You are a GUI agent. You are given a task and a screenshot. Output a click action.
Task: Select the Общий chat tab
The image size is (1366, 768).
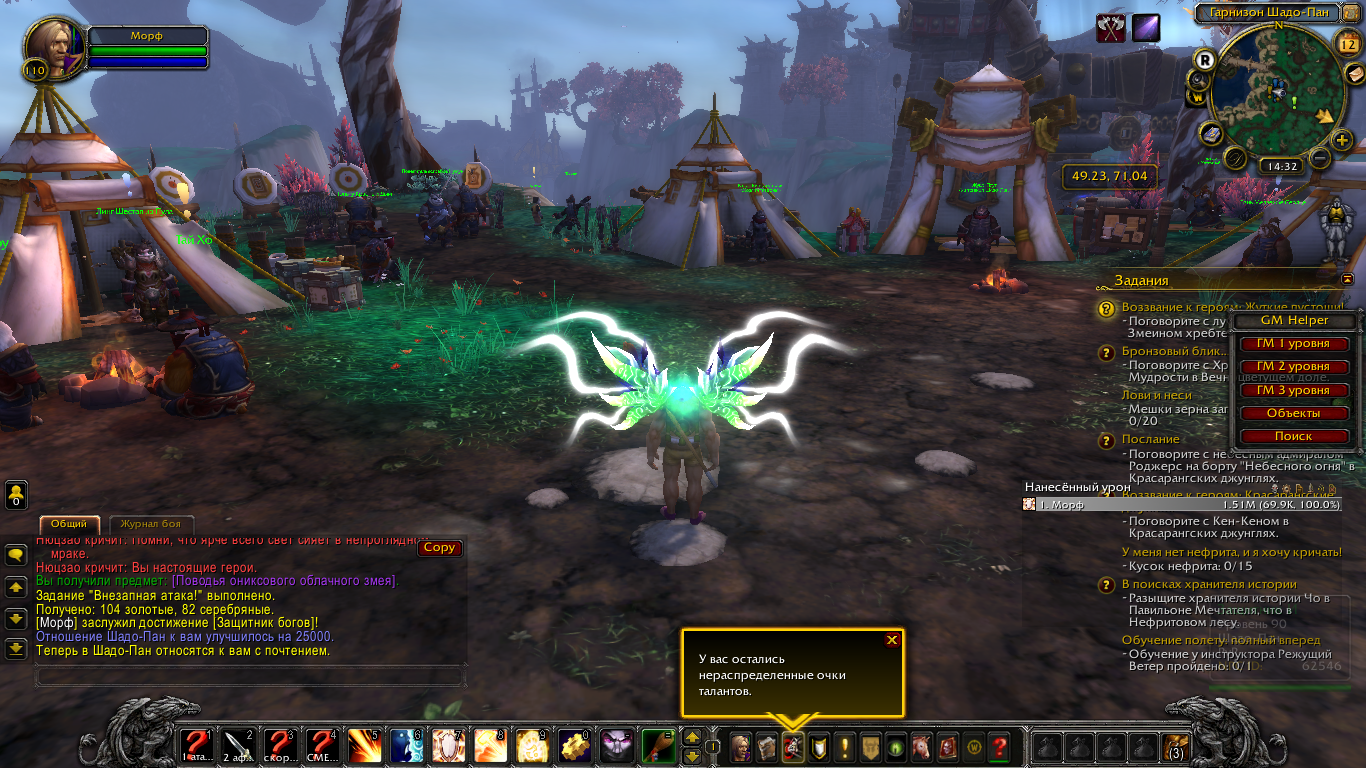pyautogui.click(x=69, y=524)
